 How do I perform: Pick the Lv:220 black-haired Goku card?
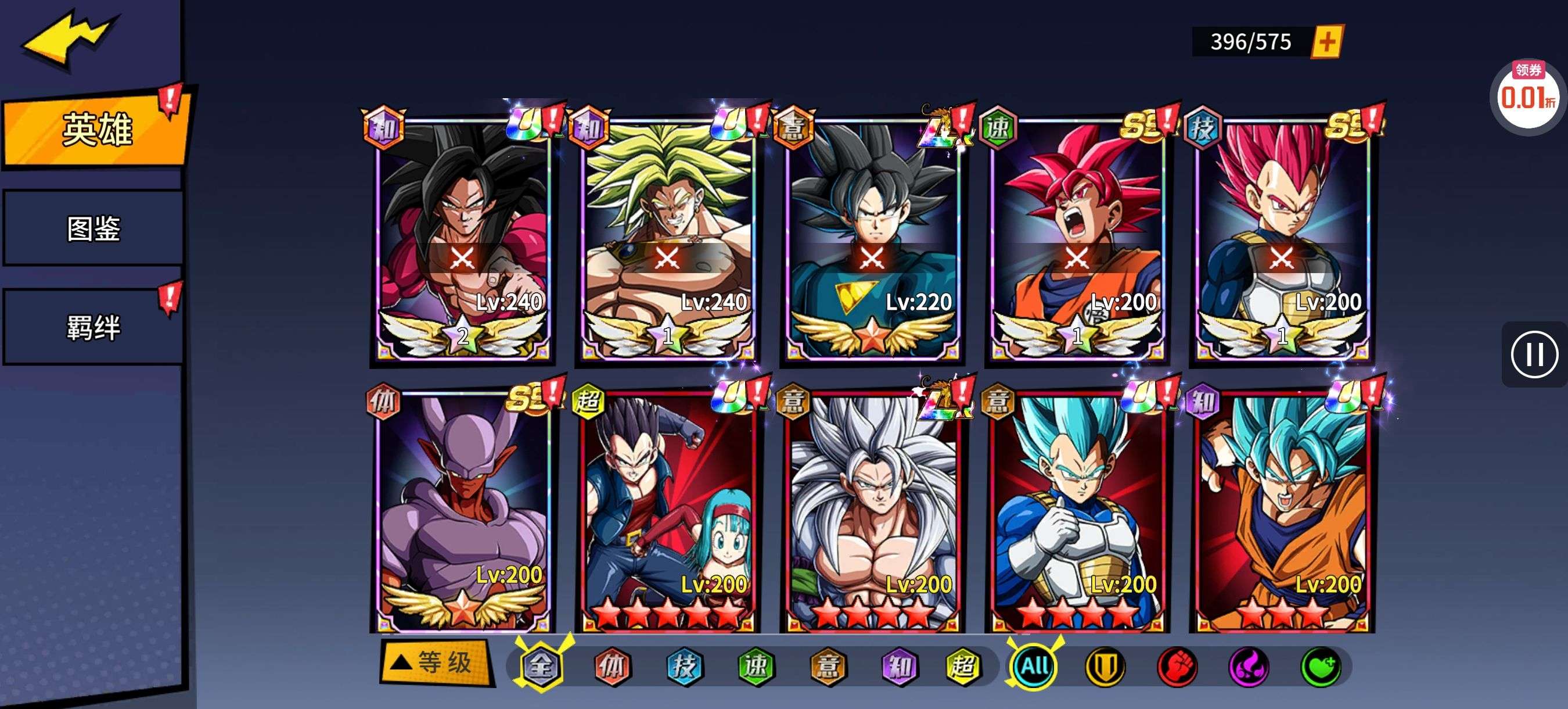[872, 238]
